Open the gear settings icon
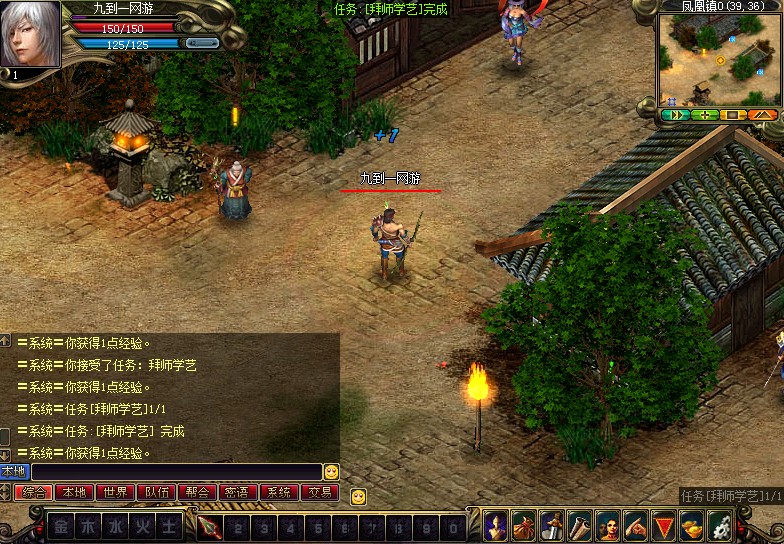Image resolution: width=784 pixels, height=544 pixels. 719,526
